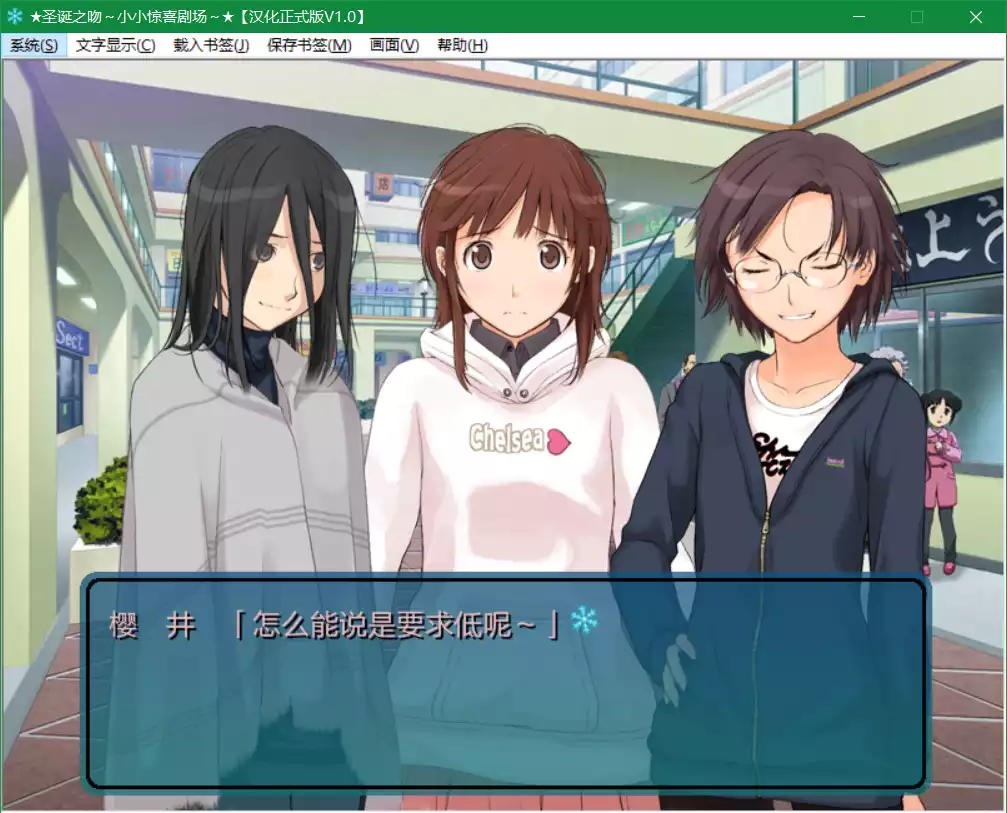Viewport: 1007px width, 813px height.
Task: Open the 系統(S) menu
Action: 34,45
